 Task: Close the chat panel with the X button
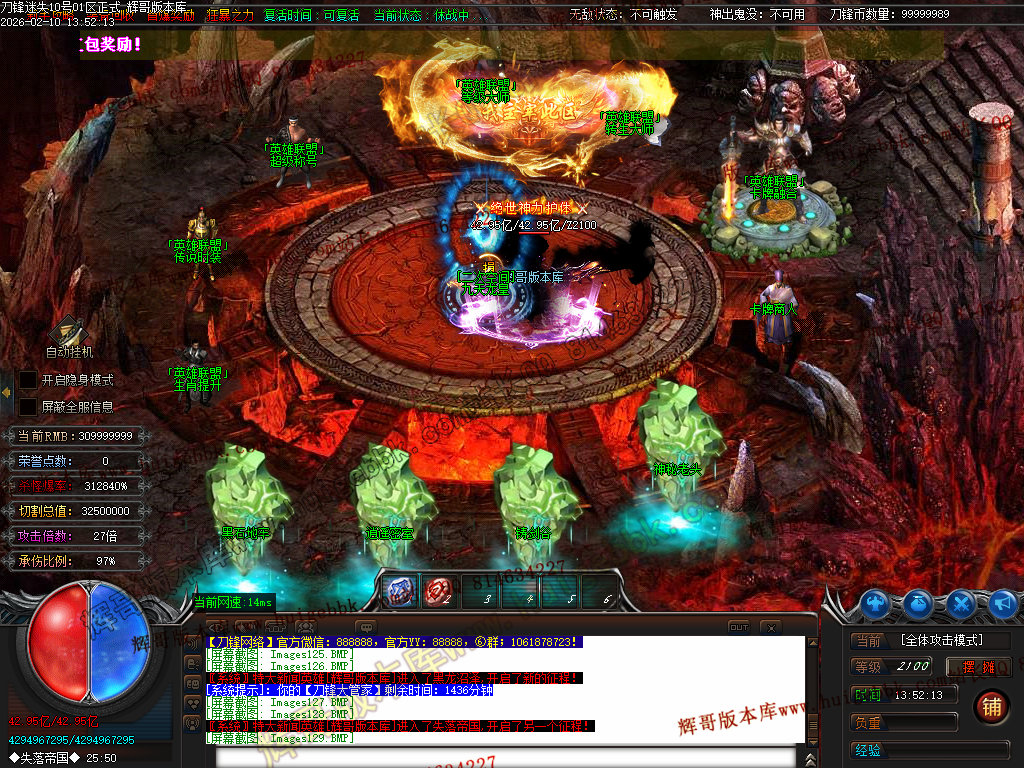click(769, 627)
